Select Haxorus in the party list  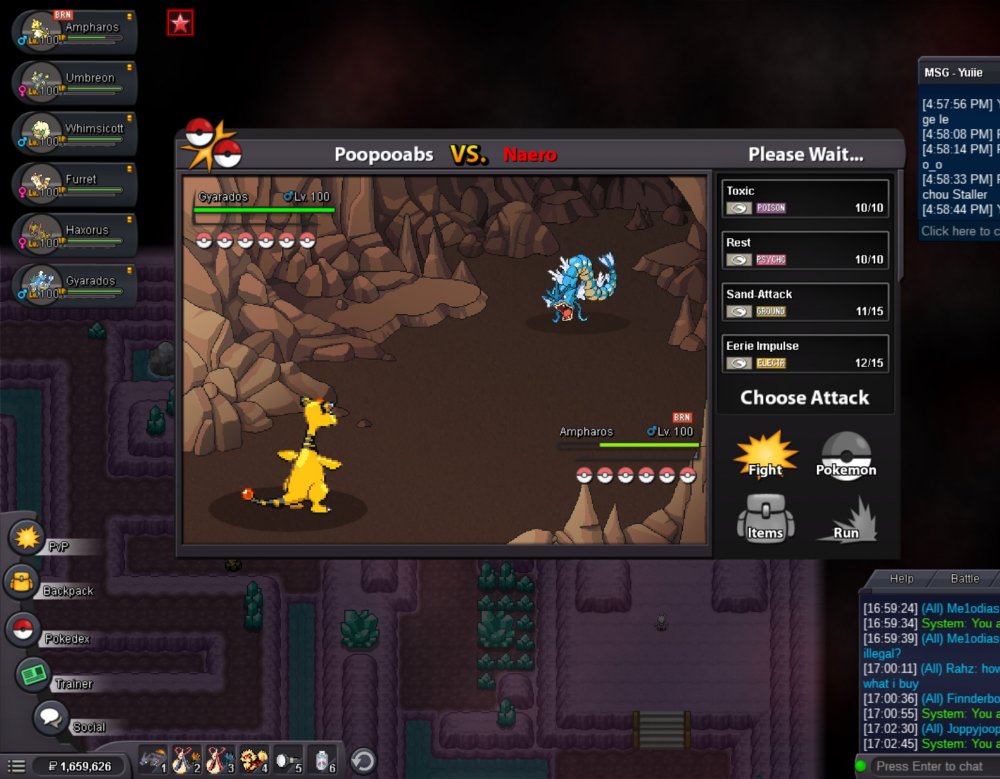coord(74,233)
